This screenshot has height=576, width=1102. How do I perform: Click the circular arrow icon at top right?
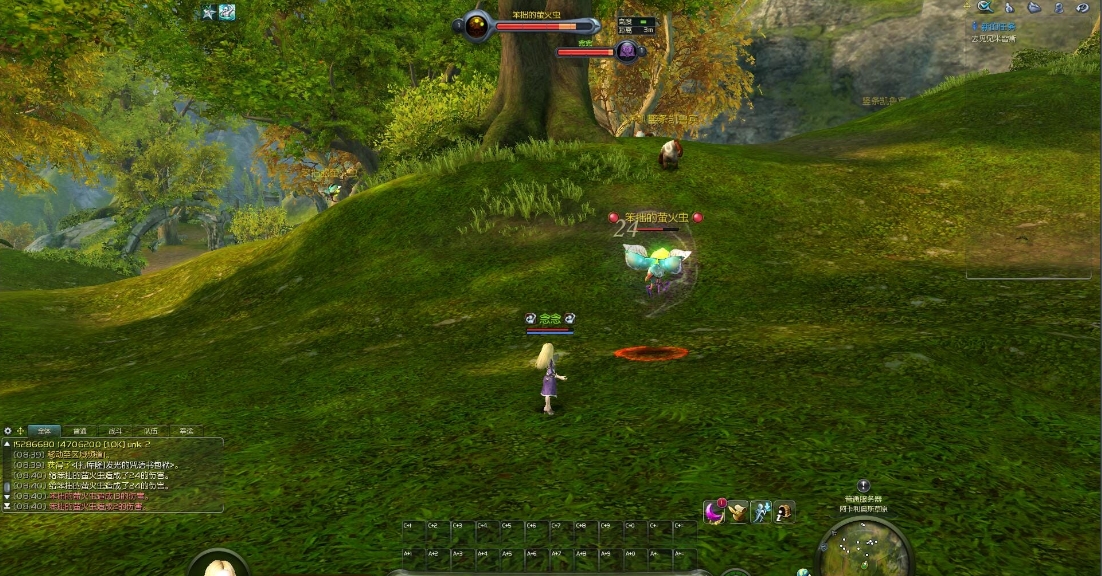(x=1082, y=7)
